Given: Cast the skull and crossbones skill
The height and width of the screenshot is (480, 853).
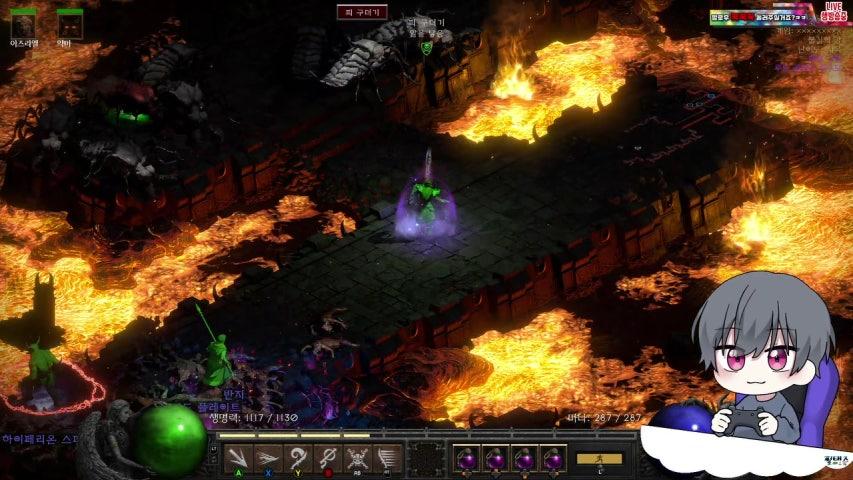Looking at the screenshot, I should click(358, 459).
